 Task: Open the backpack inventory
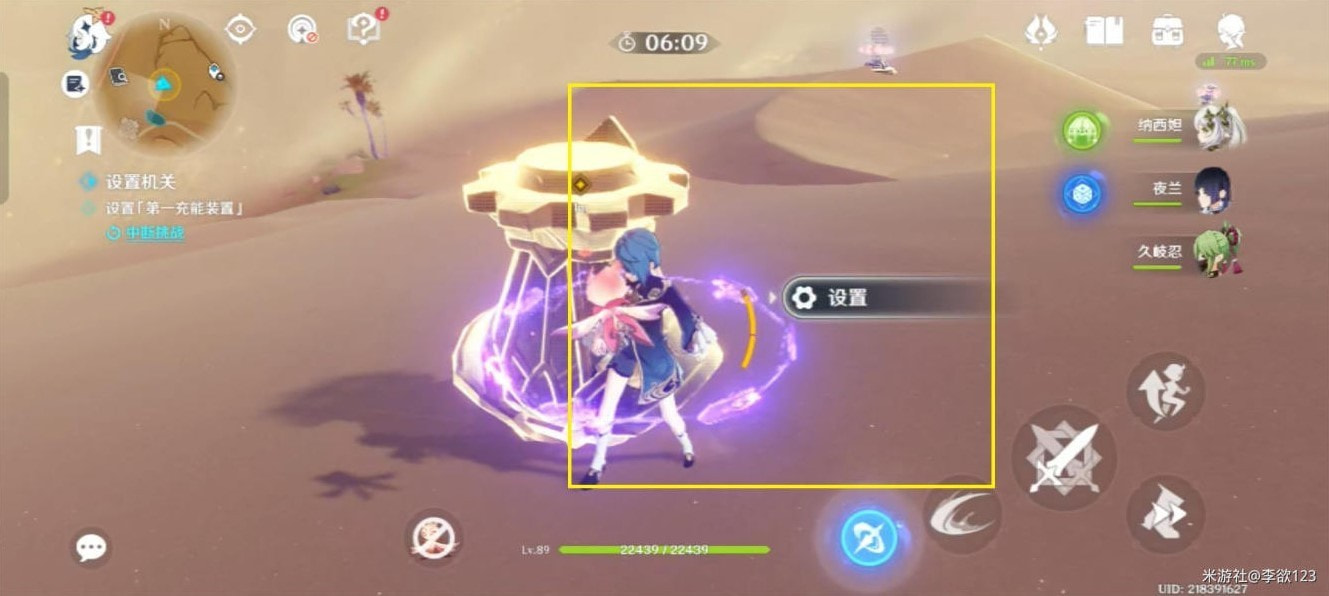1167,30
